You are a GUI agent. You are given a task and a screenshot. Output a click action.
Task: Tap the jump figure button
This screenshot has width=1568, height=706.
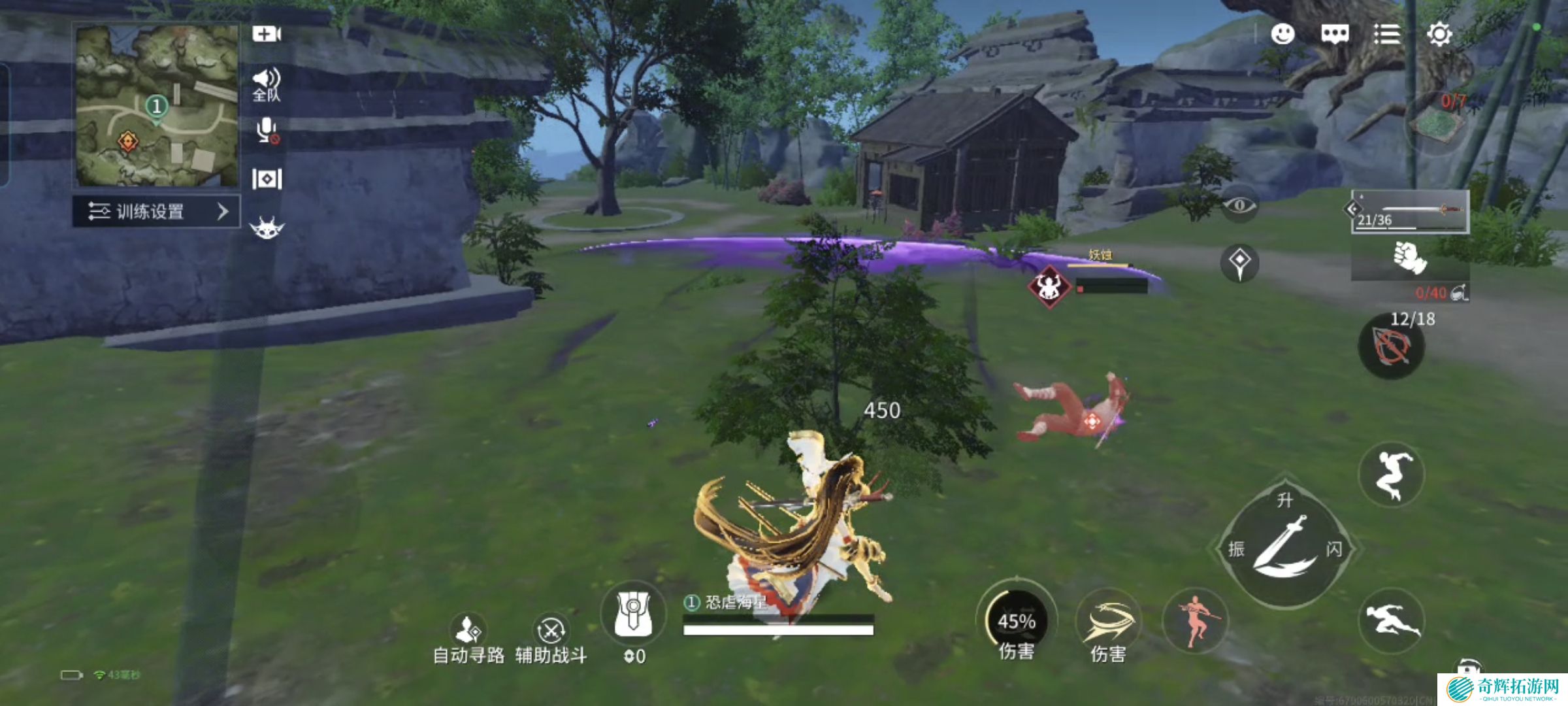click(x=1390, y=475)
